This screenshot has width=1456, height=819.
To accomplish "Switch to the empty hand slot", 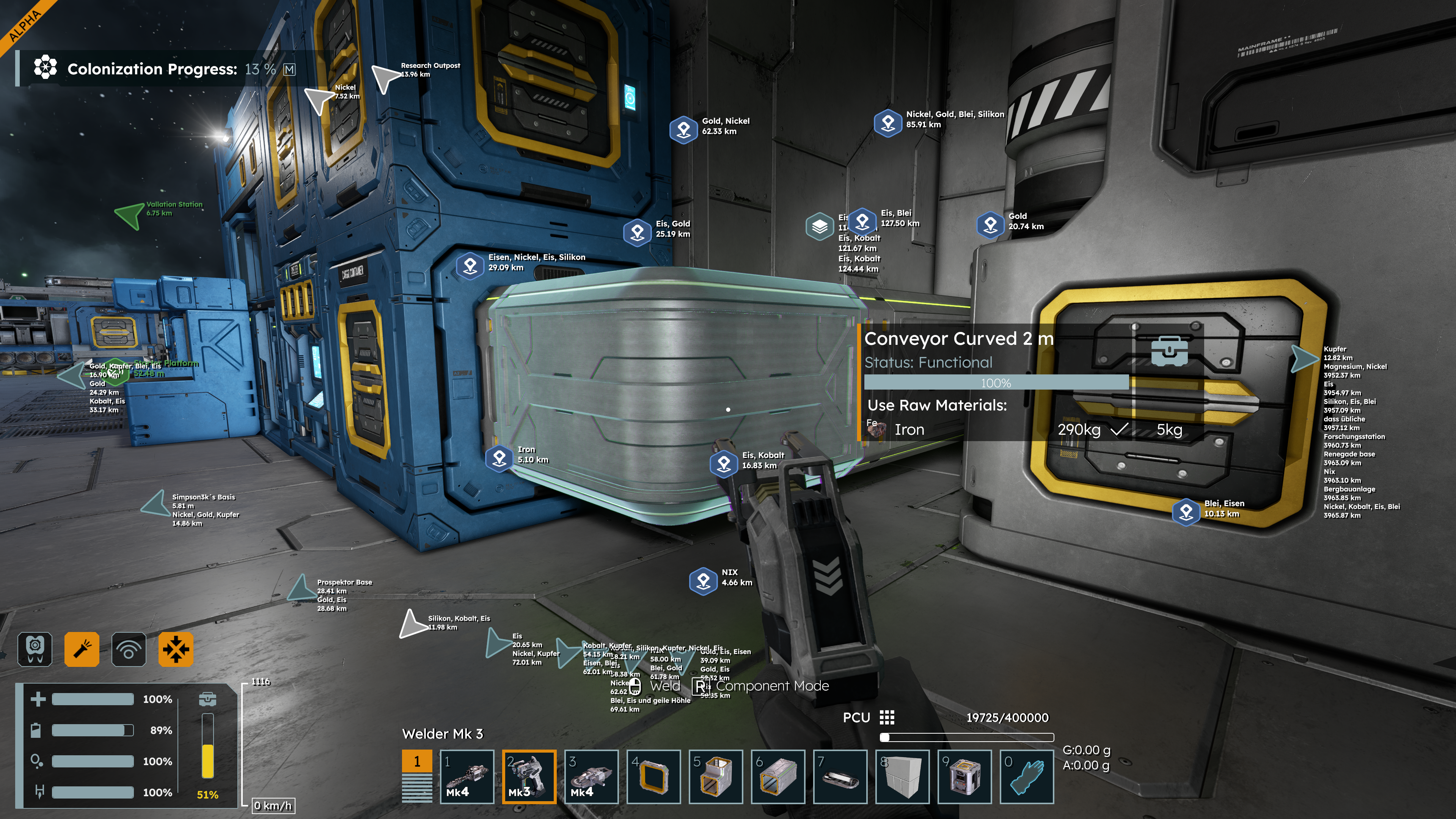I will (1026, 777).
